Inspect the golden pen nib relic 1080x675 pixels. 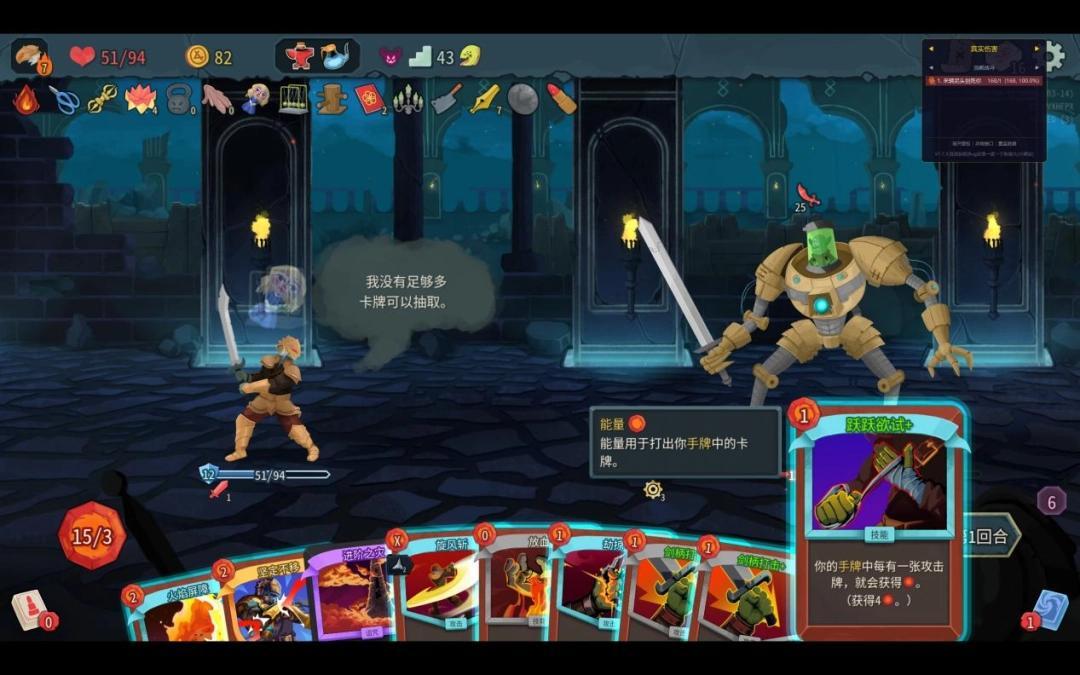click(485, 99)
